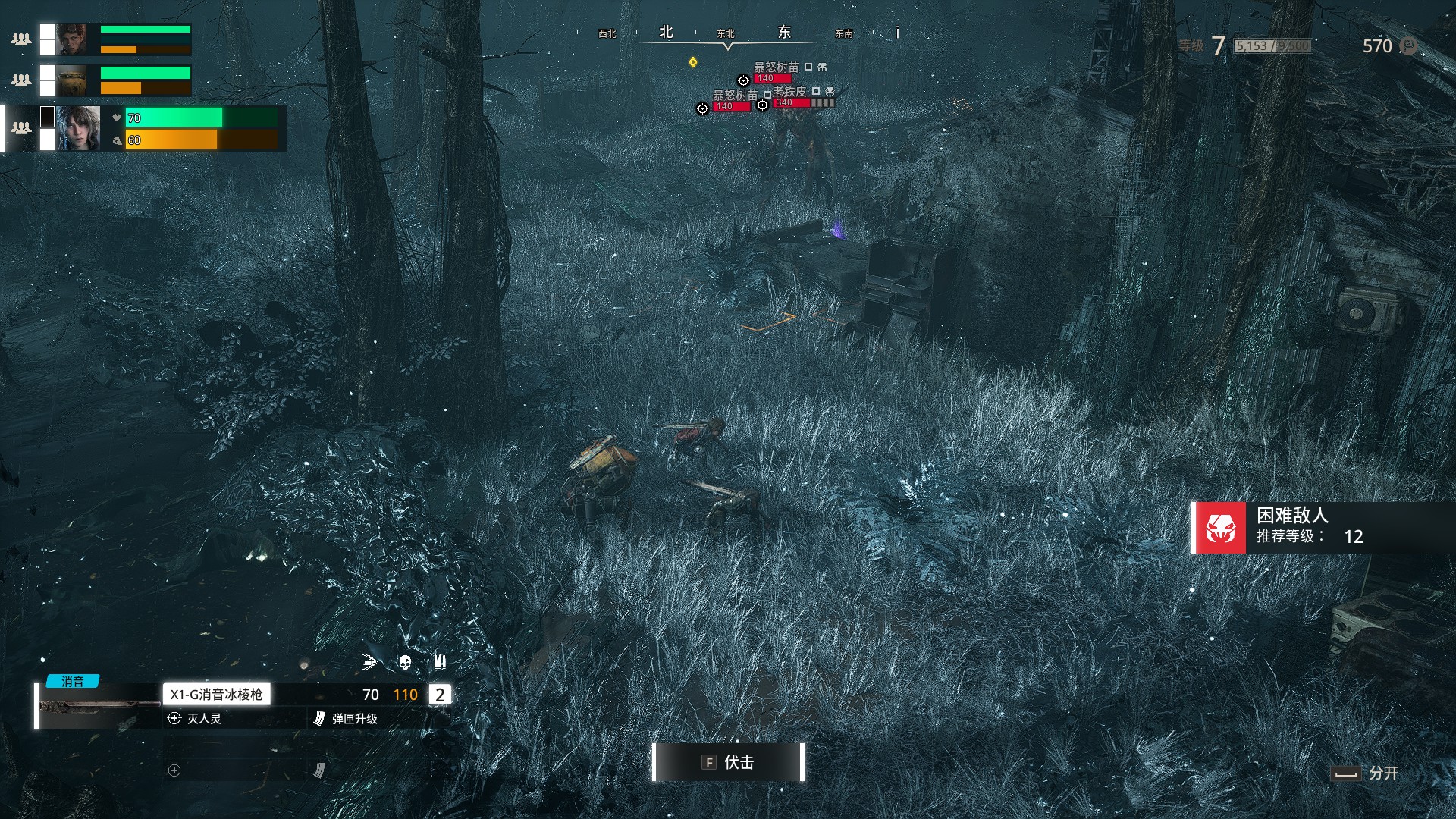Choose the X1-G消音冰棱枪 weapon name
The width and height of the screenshot is (1456, 819).
coord(216,695)
